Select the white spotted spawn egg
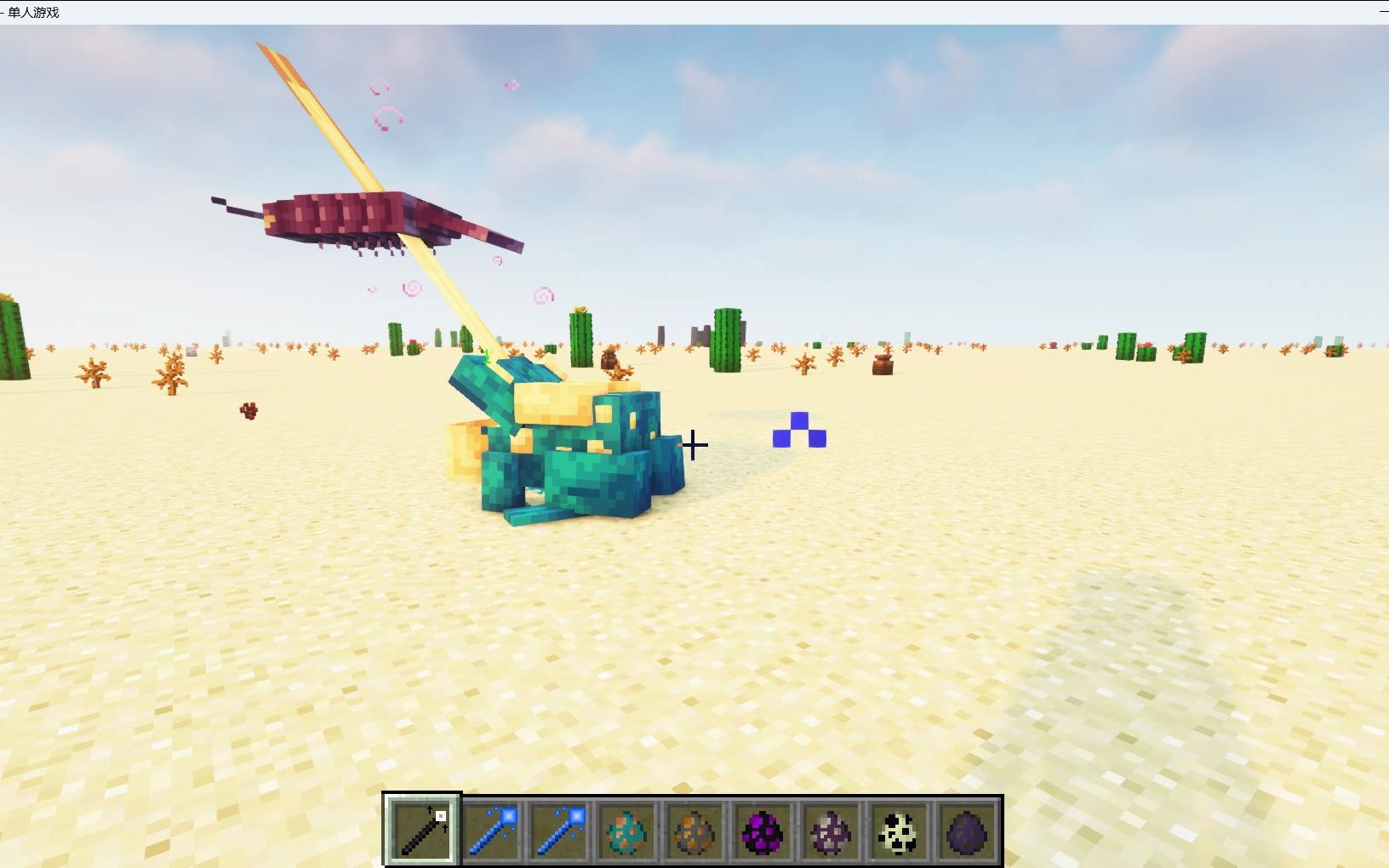 pos(899,831)
